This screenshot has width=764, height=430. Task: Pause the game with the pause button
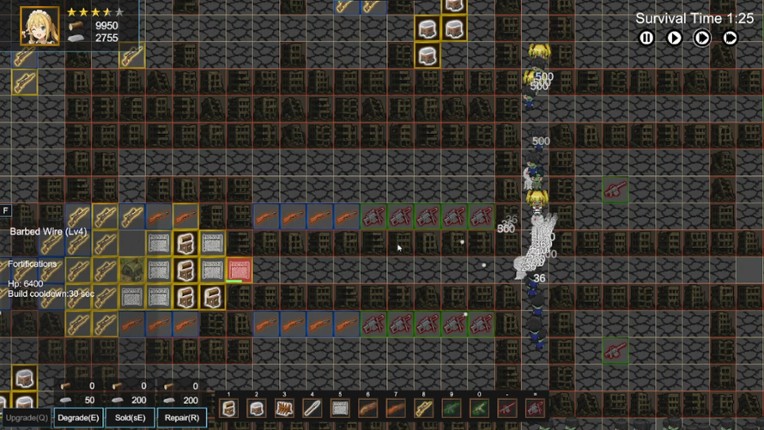[x=647, y=38]
